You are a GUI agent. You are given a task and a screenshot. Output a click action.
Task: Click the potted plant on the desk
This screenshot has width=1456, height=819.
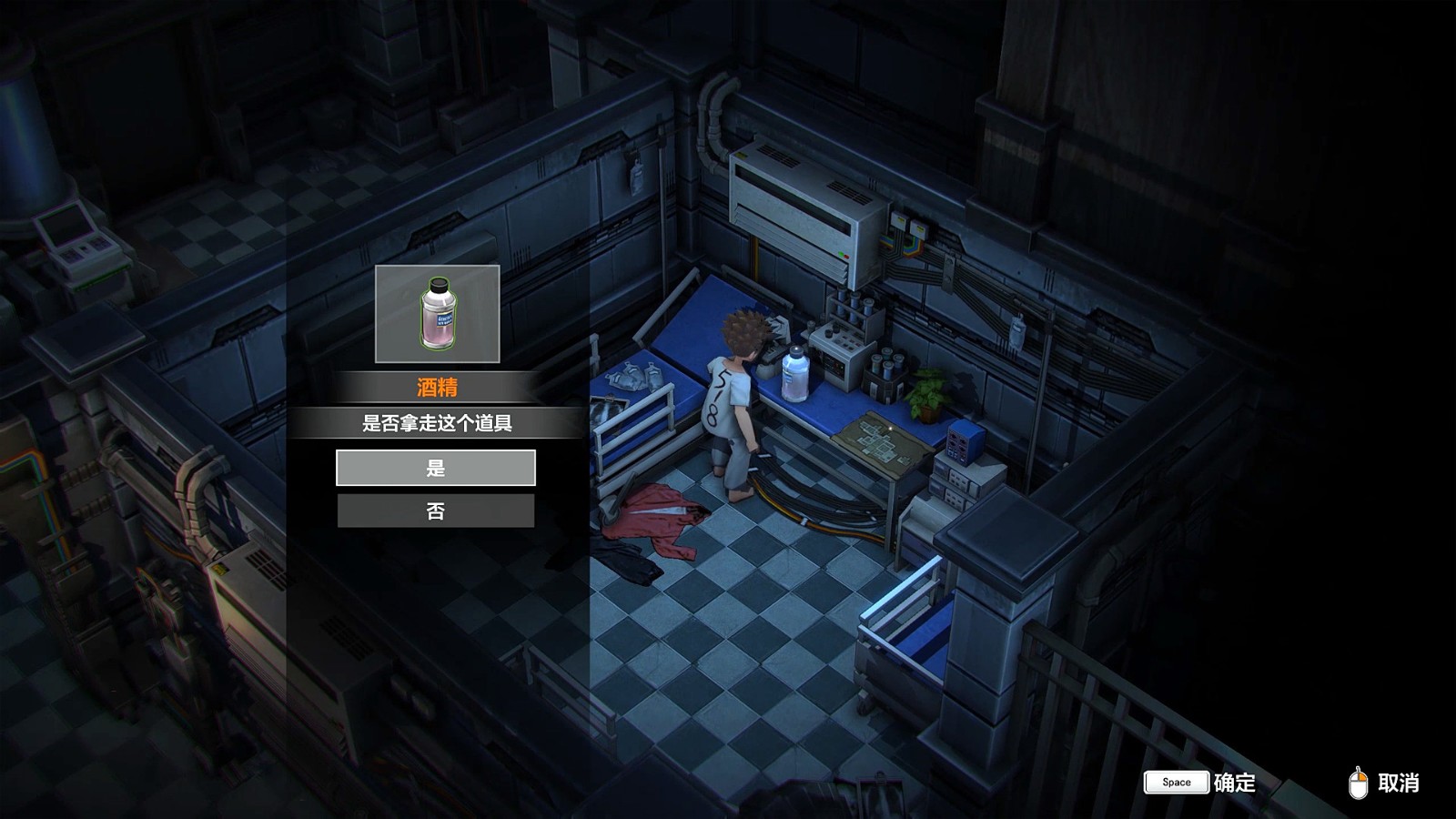[x=928, y=396]
